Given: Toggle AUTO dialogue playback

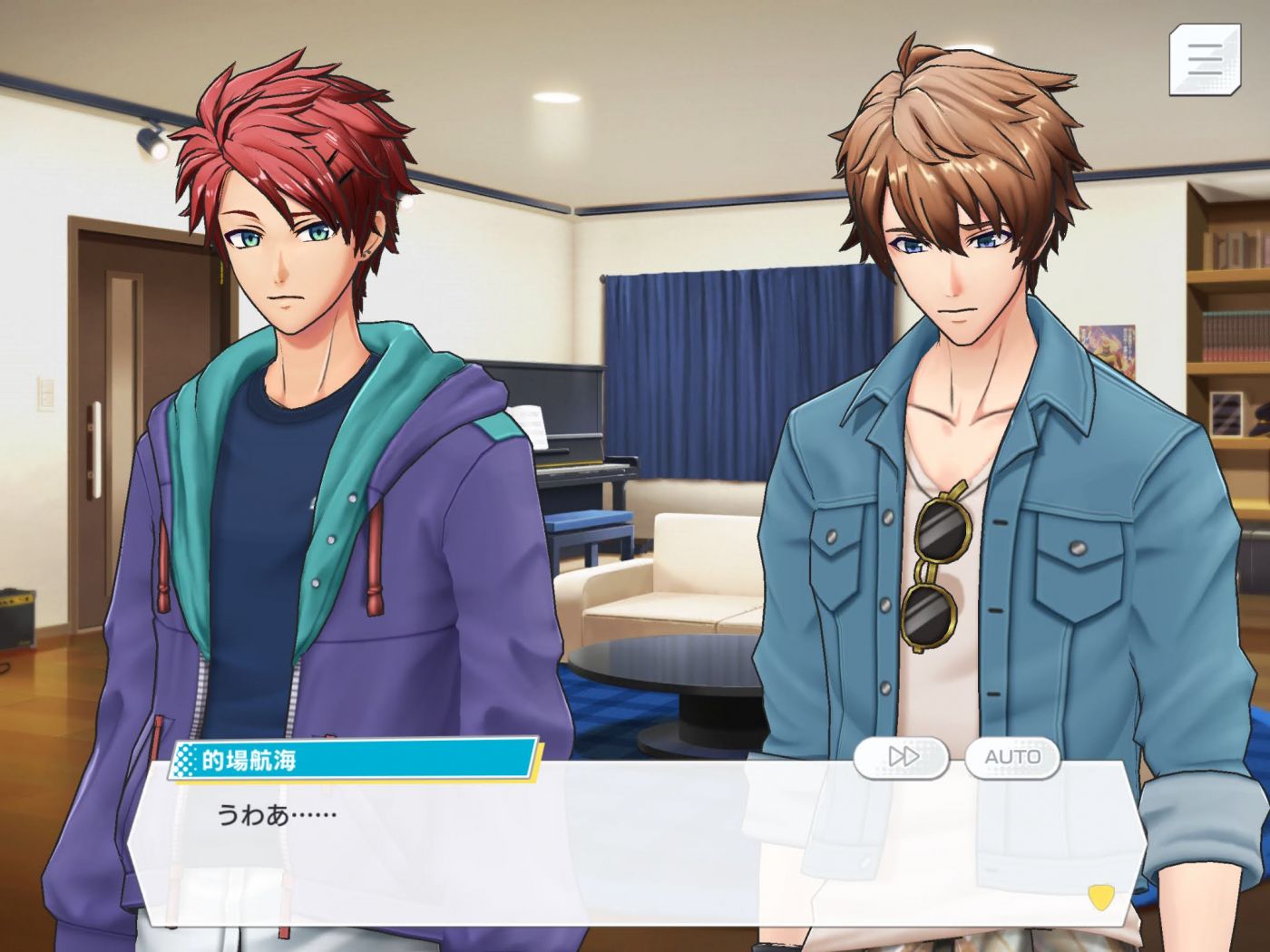Looking at the screenshot, I should (x=1012, y=757).
